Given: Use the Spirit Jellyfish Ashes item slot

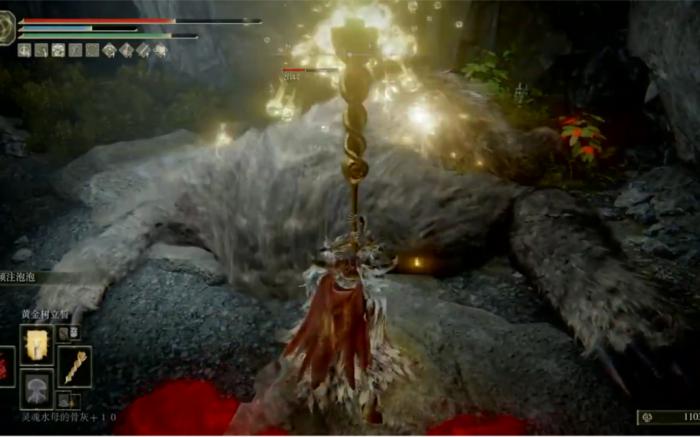Looking at the screenshot, I should coord(37,389).
